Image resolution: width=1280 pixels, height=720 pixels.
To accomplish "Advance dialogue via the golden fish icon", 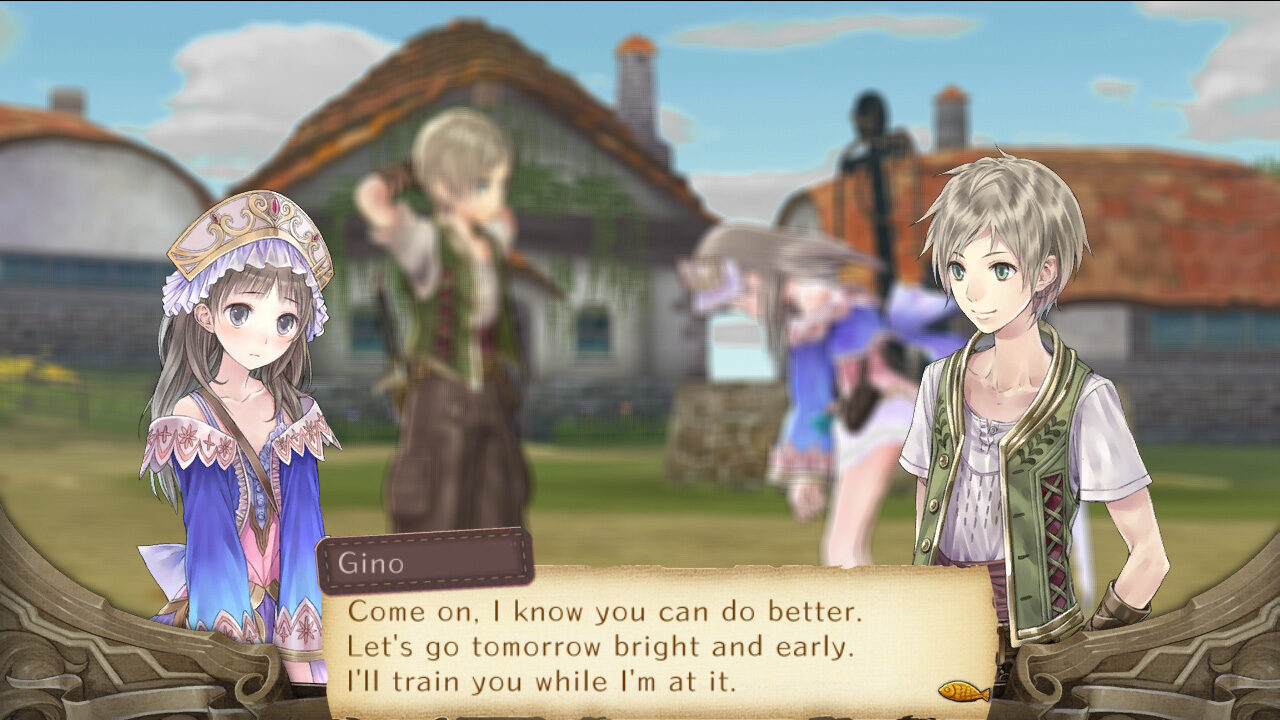I will tap(963, 691).
